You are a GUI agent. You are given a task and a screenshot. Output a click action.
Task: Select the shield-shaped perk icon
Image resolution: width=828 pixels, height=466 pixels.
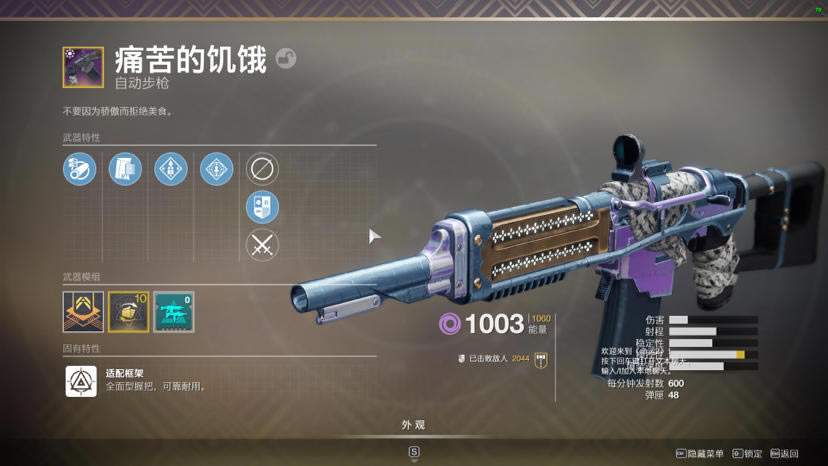click(x=262, y=207)
